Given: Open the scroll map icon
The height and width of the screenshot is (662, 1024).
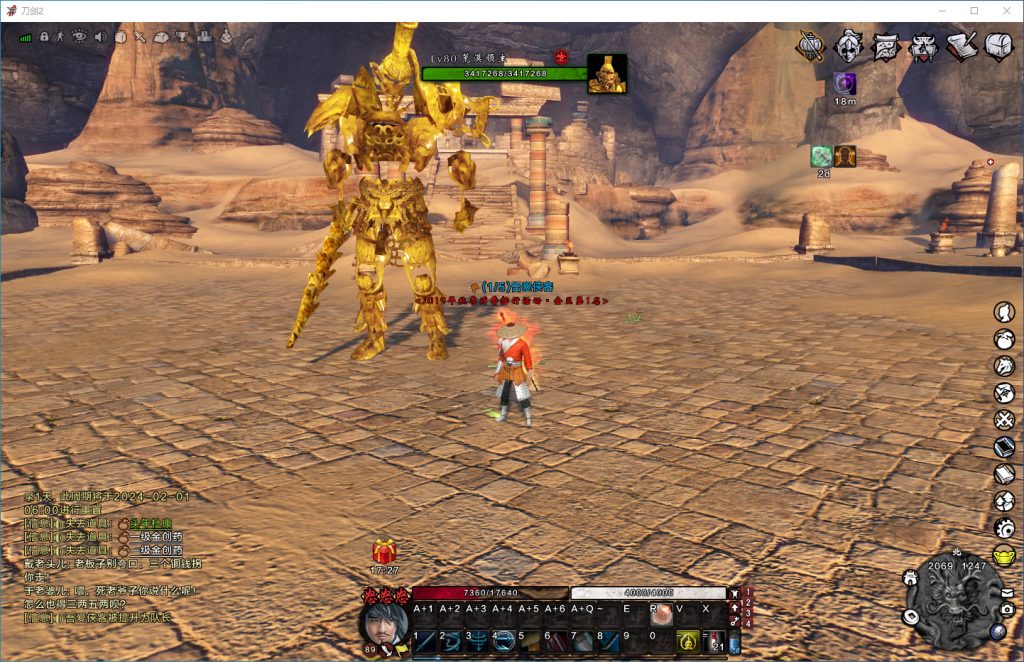Looking at the screenshot, I should [x=886, y=46].
